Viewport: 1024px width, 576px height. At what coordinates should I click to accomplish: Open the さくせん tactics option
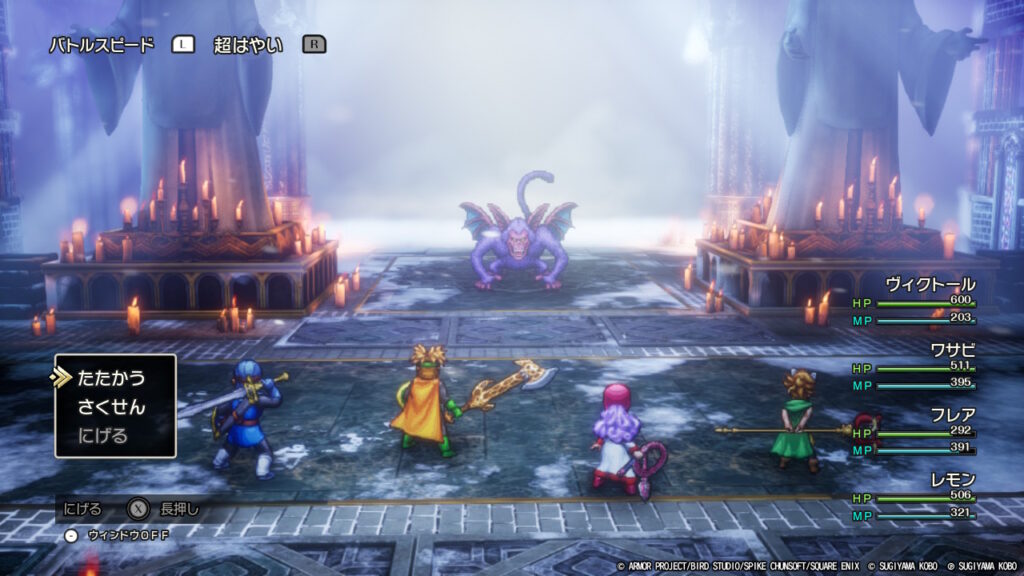[111, 407]
